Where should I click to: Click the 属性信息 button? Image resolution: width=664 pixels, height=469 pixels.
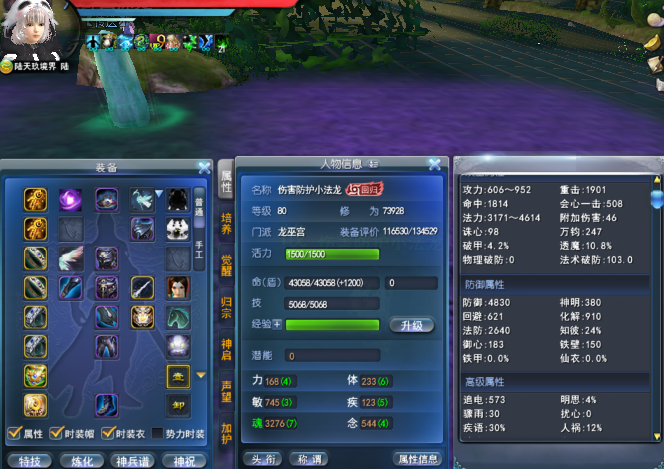click(419, 459)
